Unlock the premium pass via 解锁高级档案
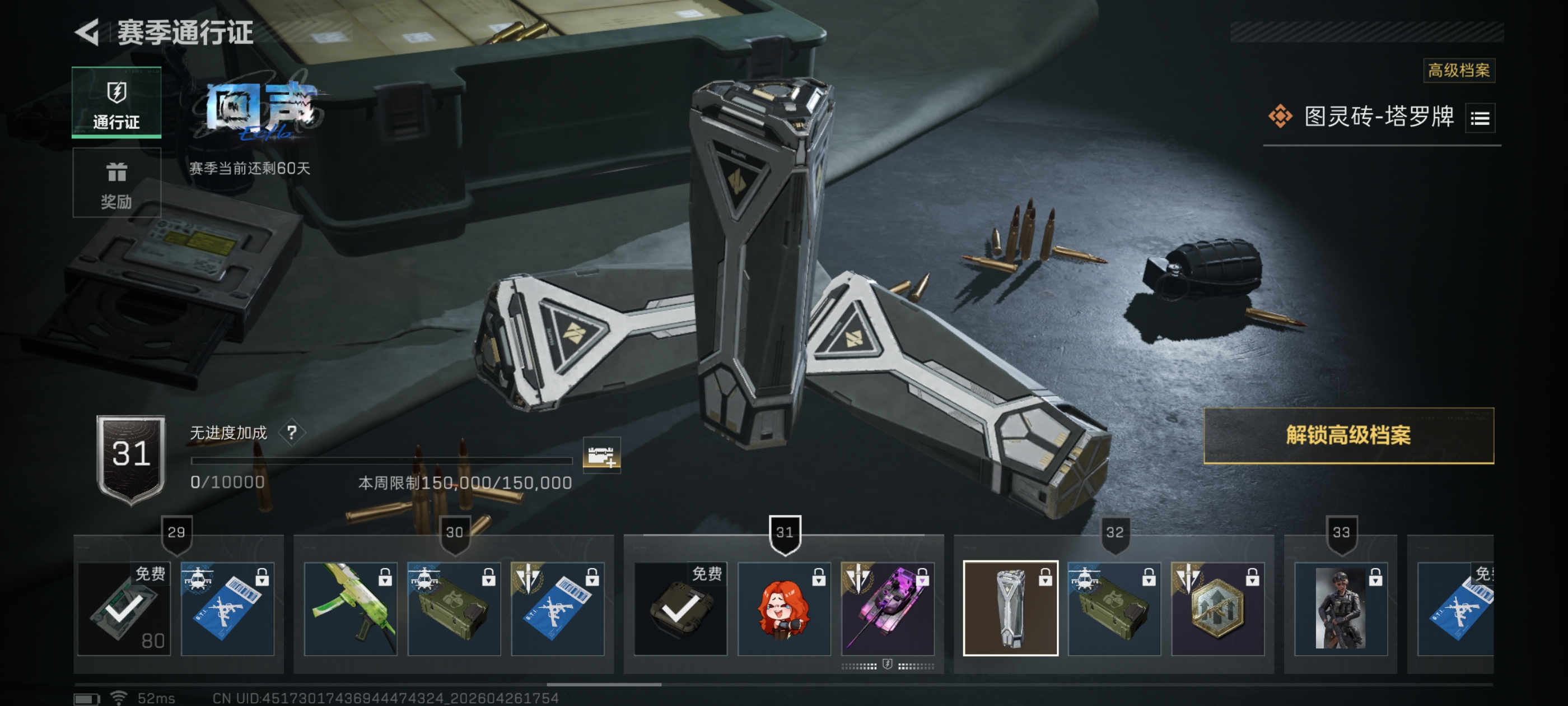The width and height of the screenshot is (1568, 706). [x=1348, y=435]
